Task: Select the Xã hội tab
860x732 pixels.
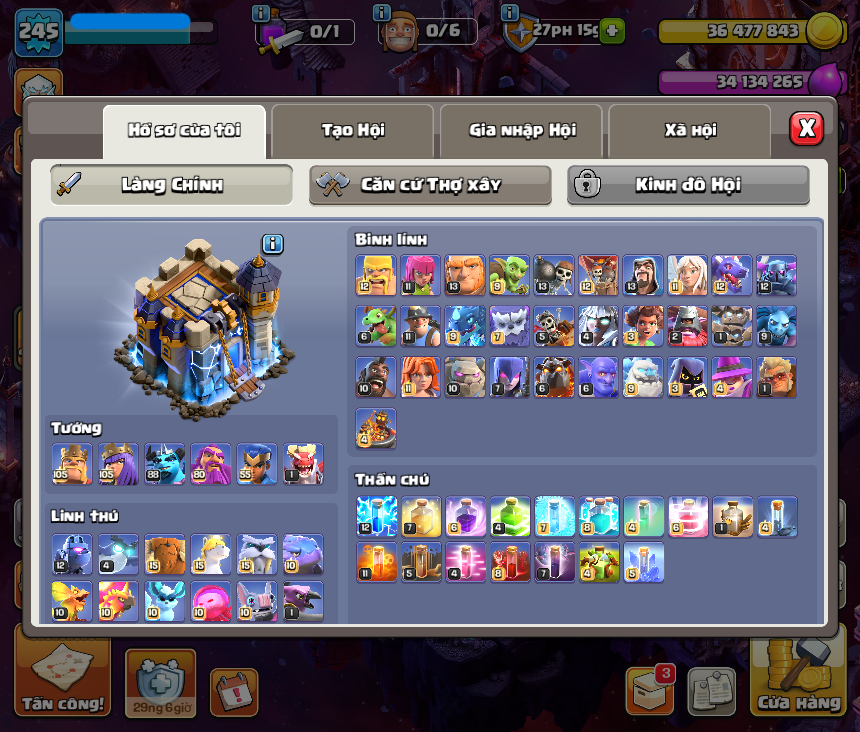Action: click(x=689, y=130)
